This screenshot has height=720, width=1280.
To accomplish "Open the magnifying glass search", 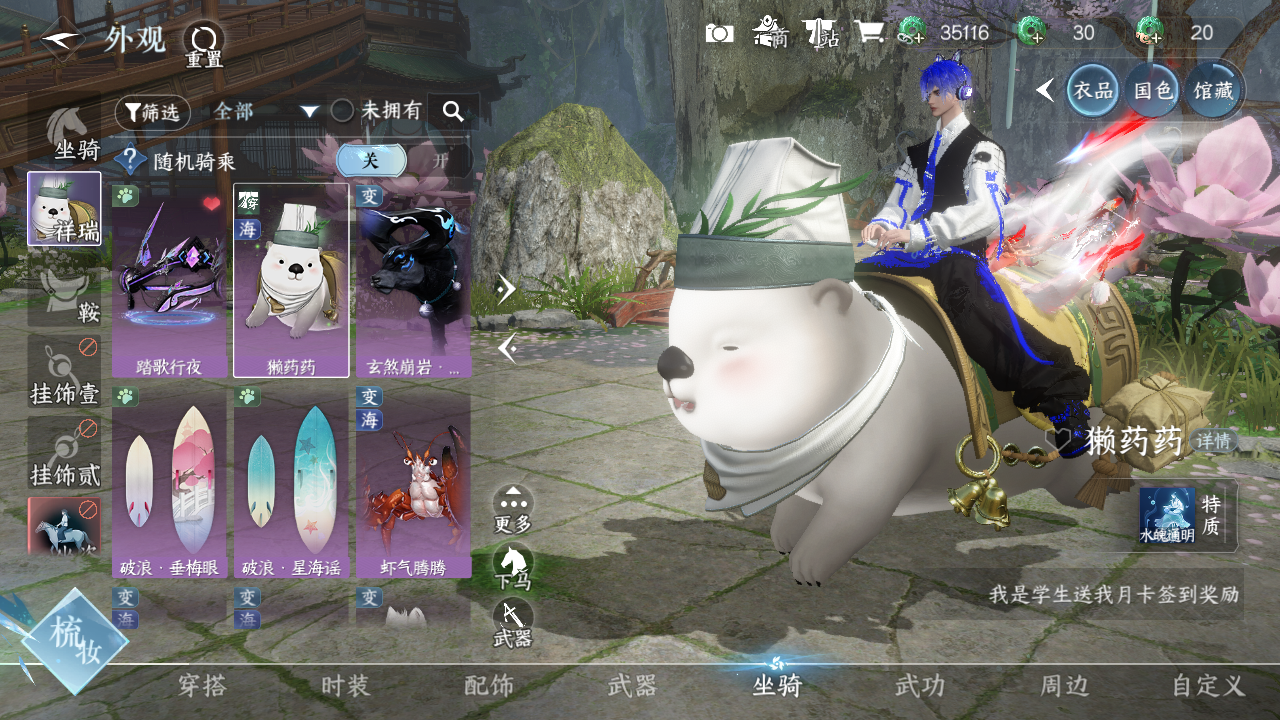I will click(453, 111).
